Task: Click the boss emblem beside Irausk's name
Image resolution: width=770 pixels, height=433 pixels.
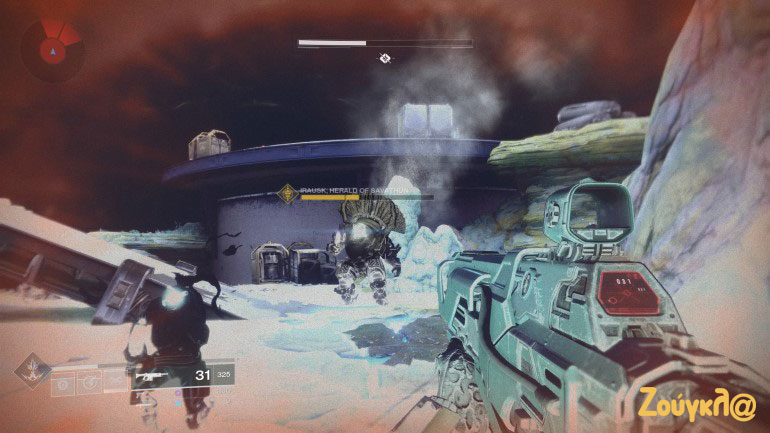Action: (287, 194)
